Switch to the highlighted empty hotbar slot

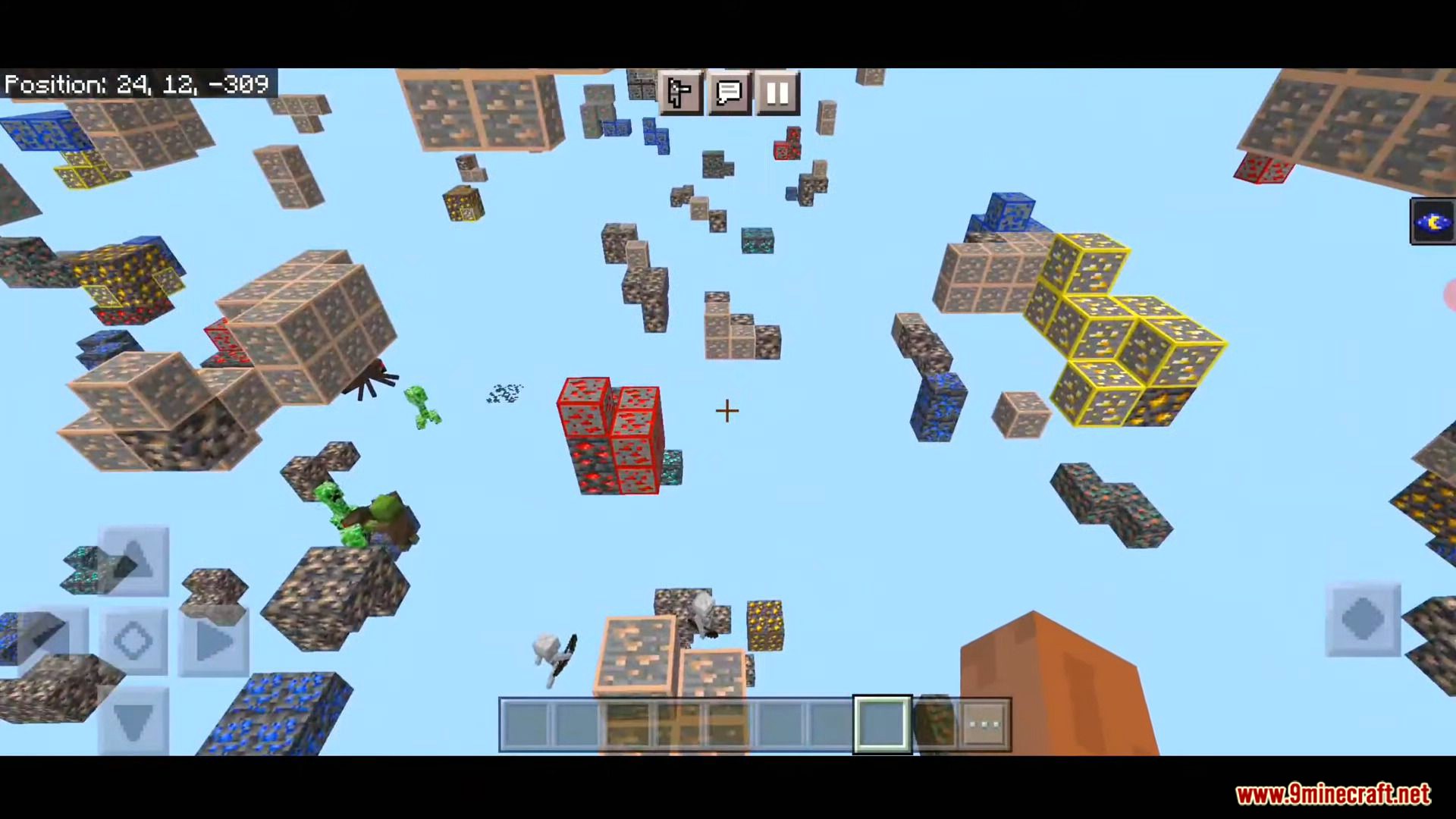click(882, 724)
